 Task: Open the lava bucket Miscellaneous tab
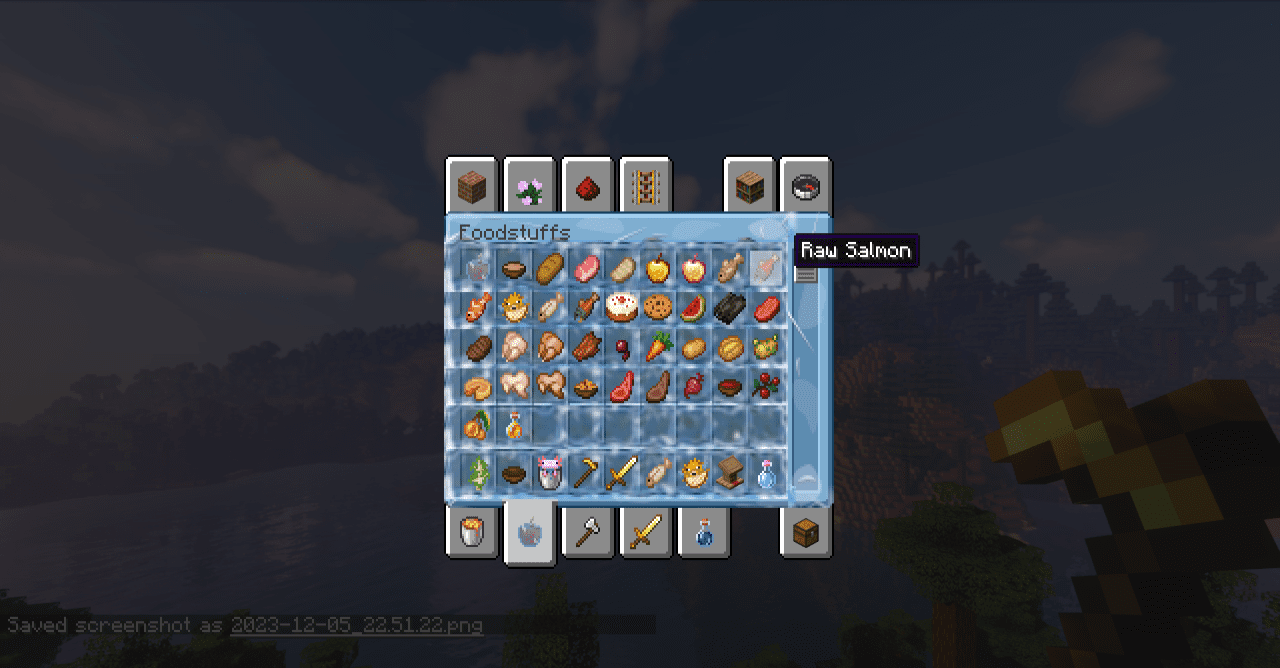[471, 532]
